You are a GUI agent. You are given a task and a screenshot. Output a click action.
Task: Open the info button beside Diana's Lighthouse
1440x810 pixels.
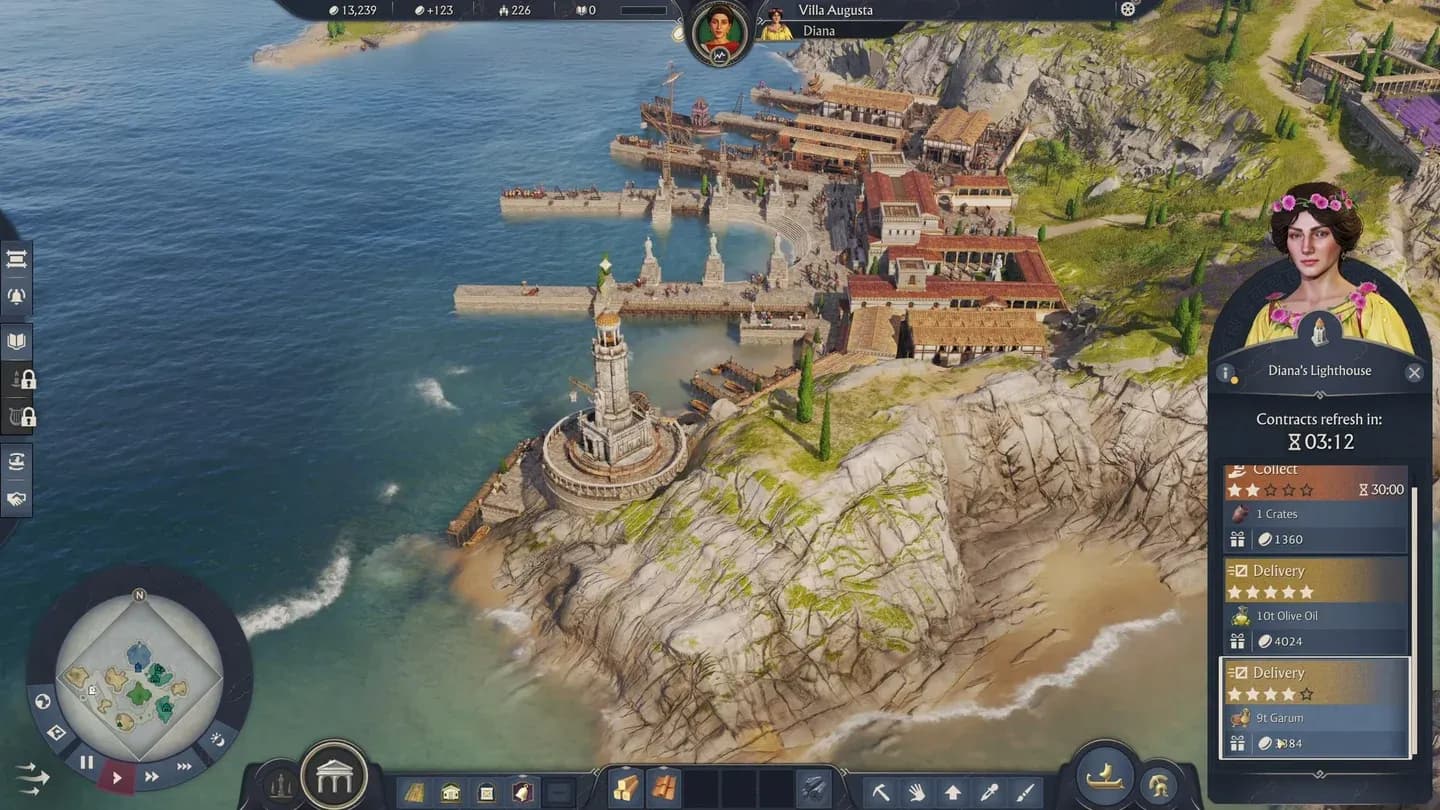(x=1225, y=373)
